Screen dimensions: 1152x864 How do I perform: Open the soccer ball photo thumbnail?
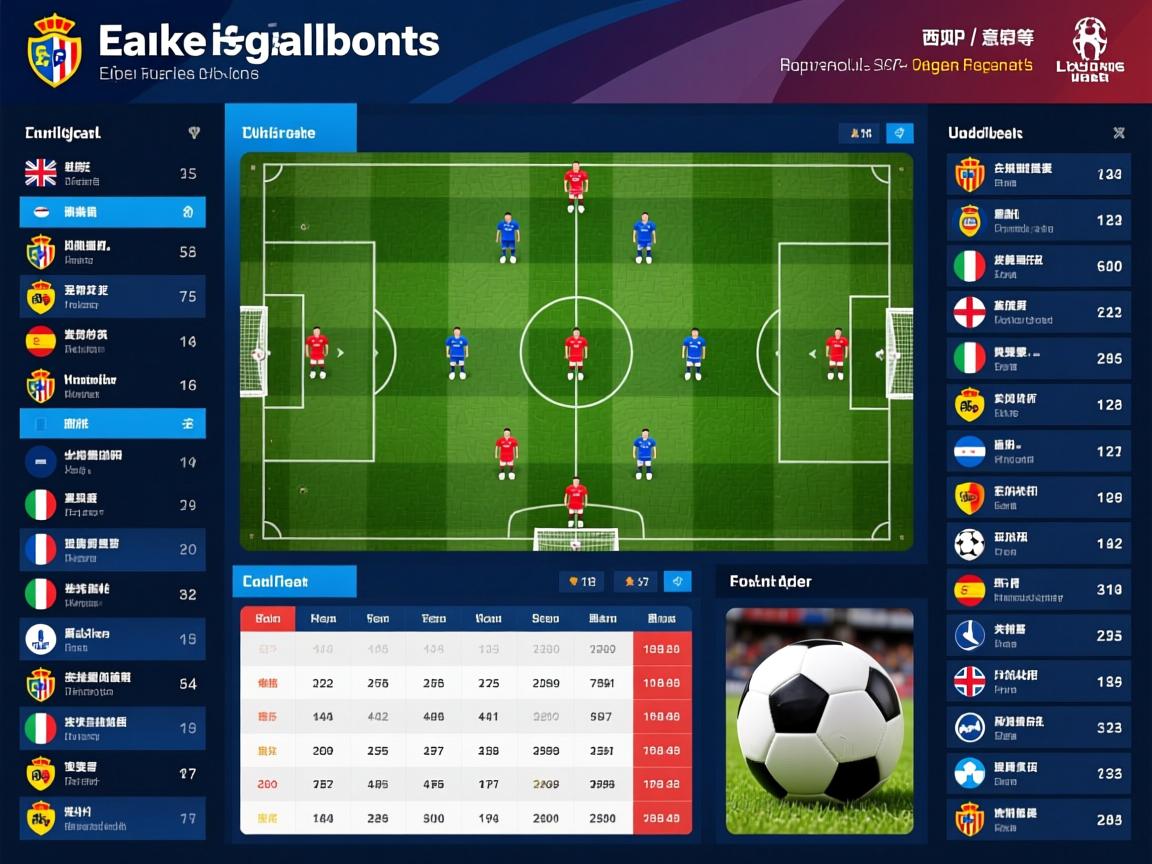[x=819, y=720]
